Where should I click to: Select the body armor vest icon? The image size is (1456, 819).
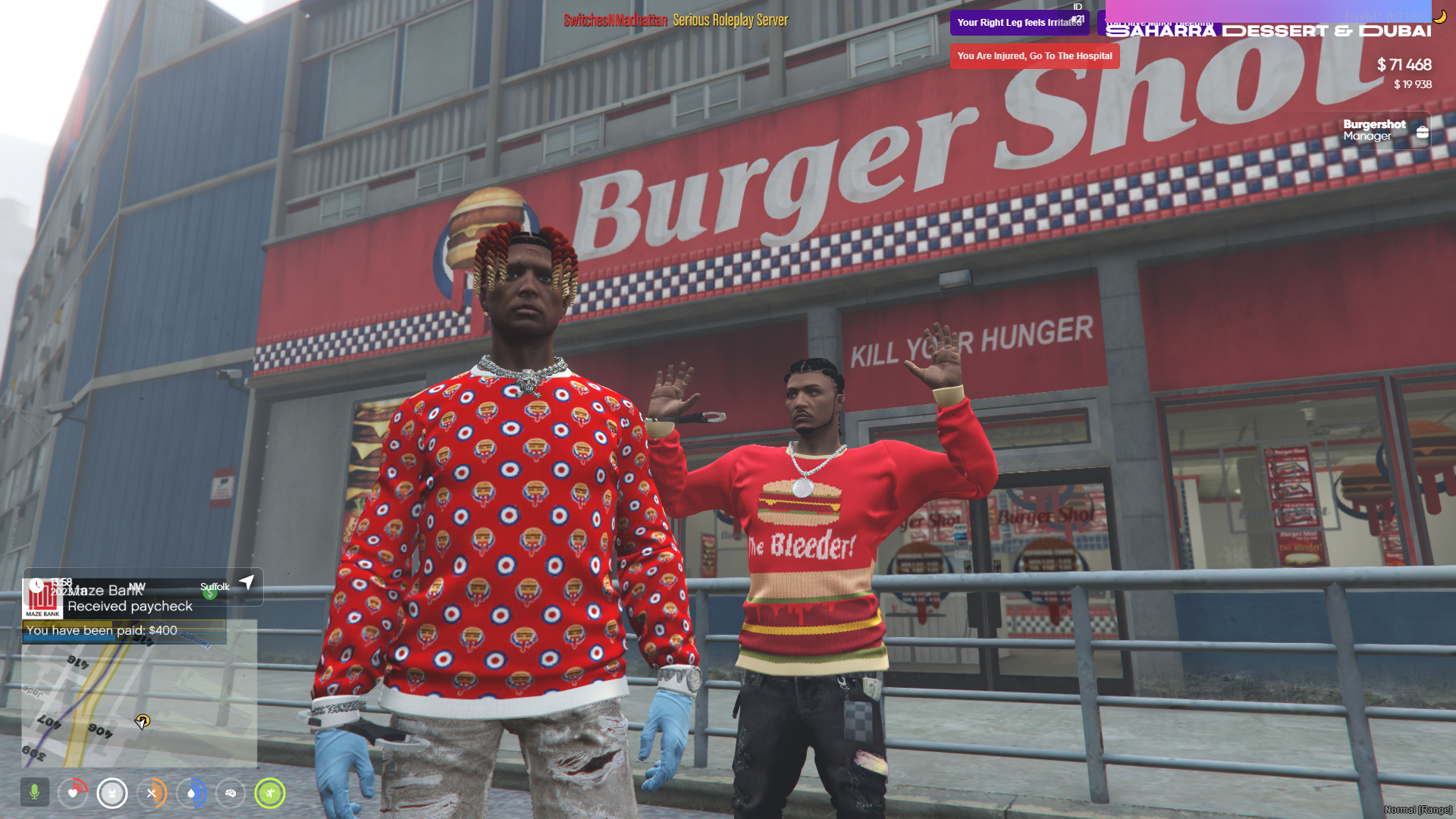click(x=112, y=793)
